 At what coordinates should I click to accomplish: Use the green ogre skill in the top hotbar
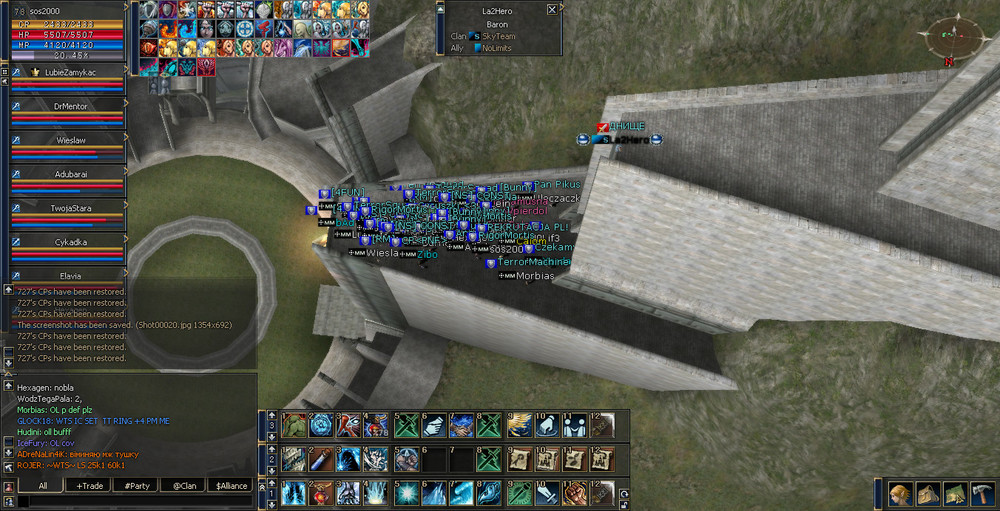tap(293, 425)
